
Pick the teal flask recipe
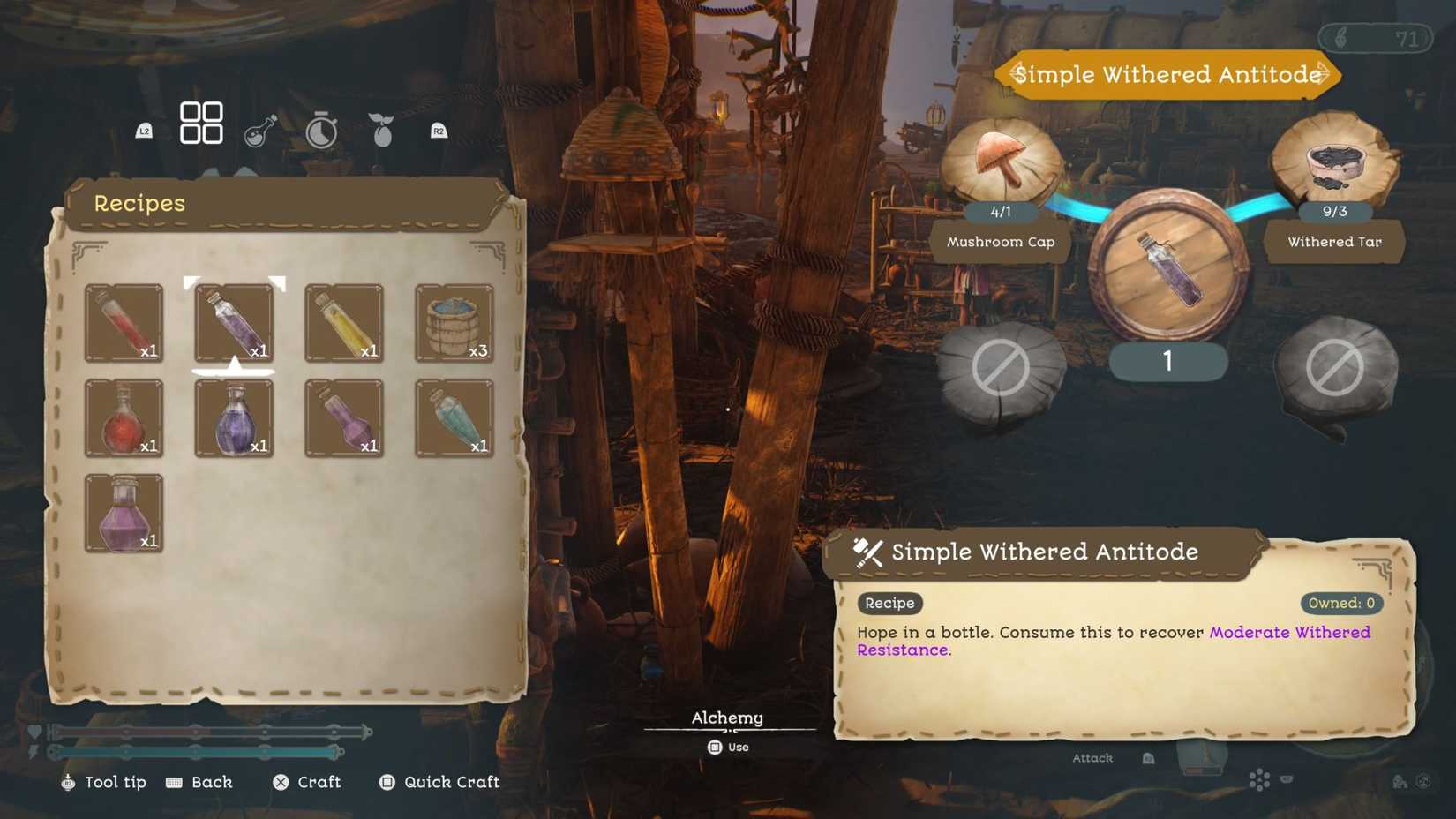tap(453, 419)
